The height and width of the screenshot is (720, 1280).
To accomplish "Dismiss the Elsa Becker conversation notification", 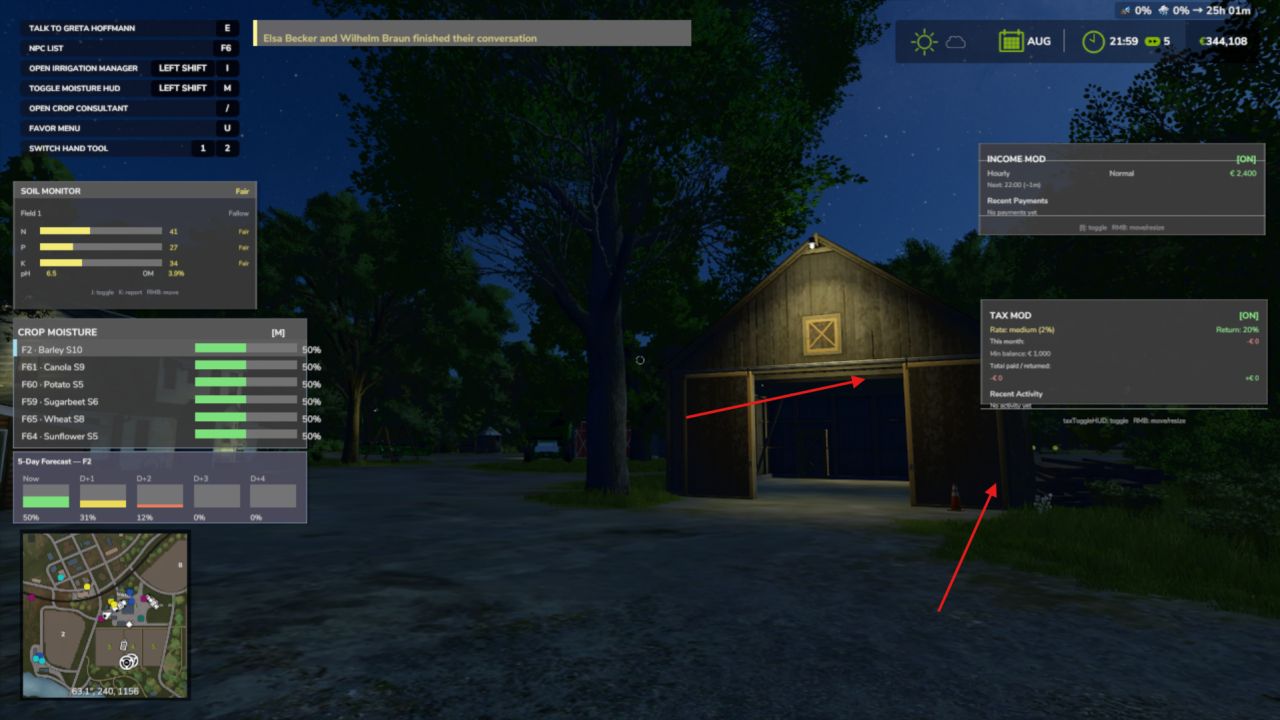I will [x=470, y=36].
